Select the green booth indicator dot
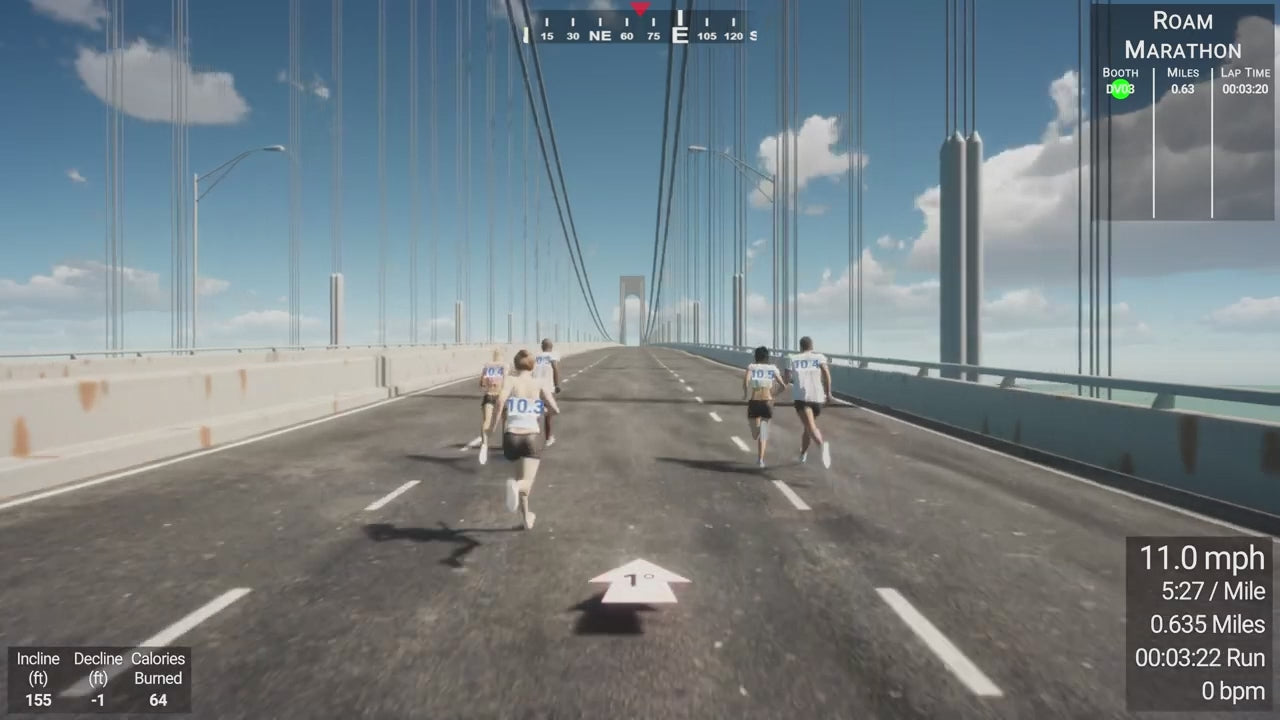1280x720 pixels. click(1120, 89)
